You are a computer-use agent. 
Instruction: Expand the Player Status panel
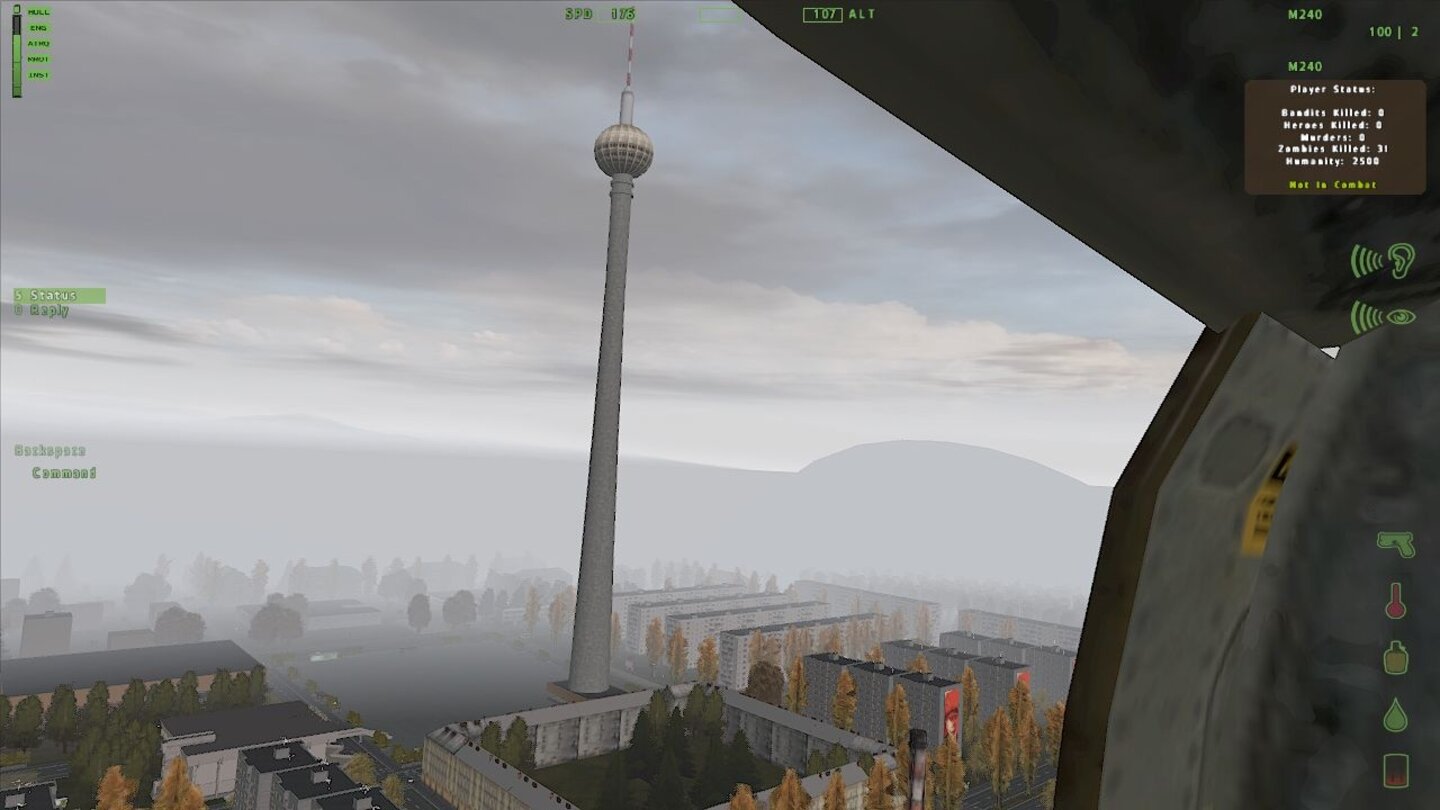coord(1333,89)
